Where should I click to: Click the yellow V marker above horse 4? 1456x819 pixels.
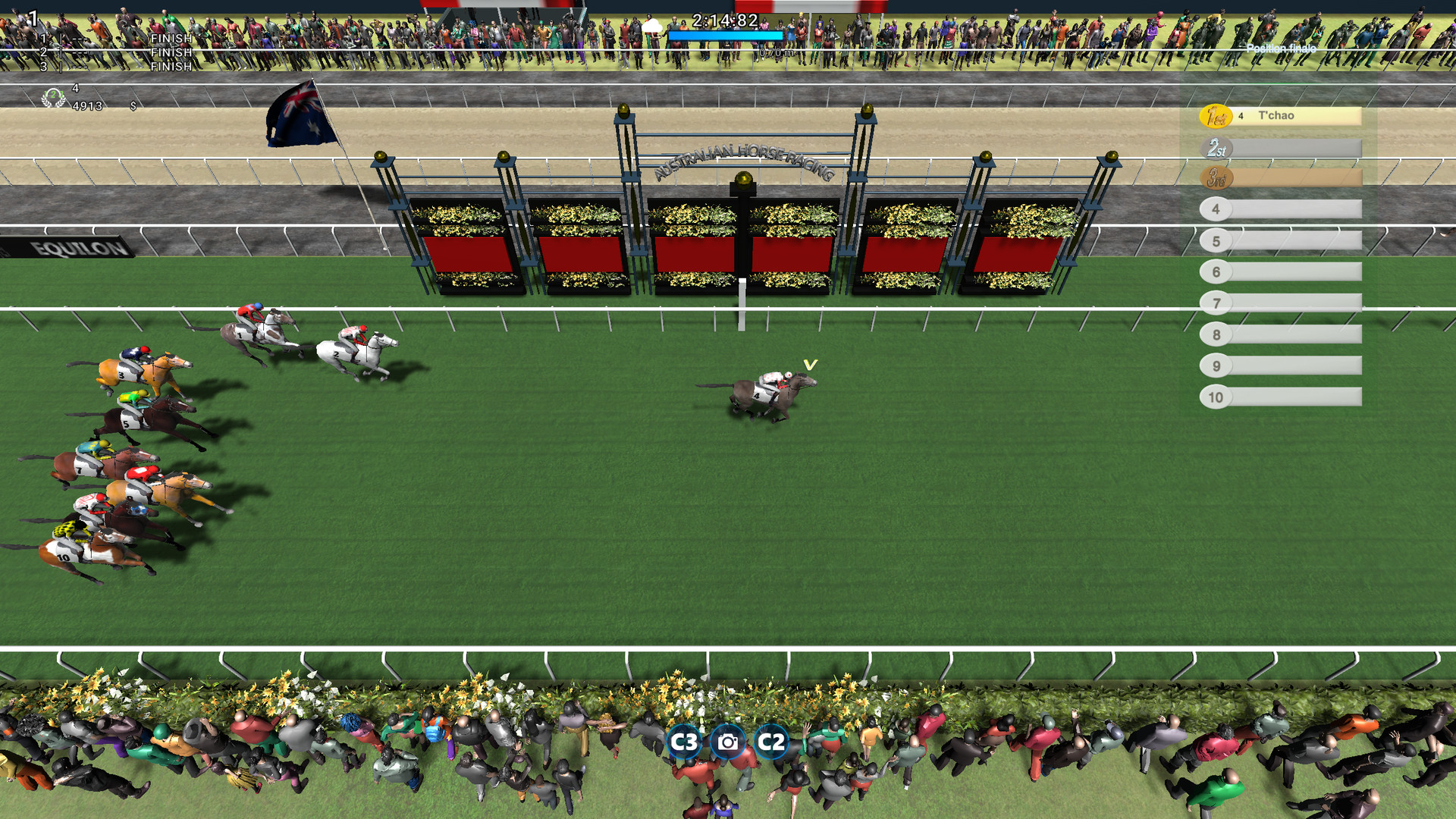click(x=810, y=364)
